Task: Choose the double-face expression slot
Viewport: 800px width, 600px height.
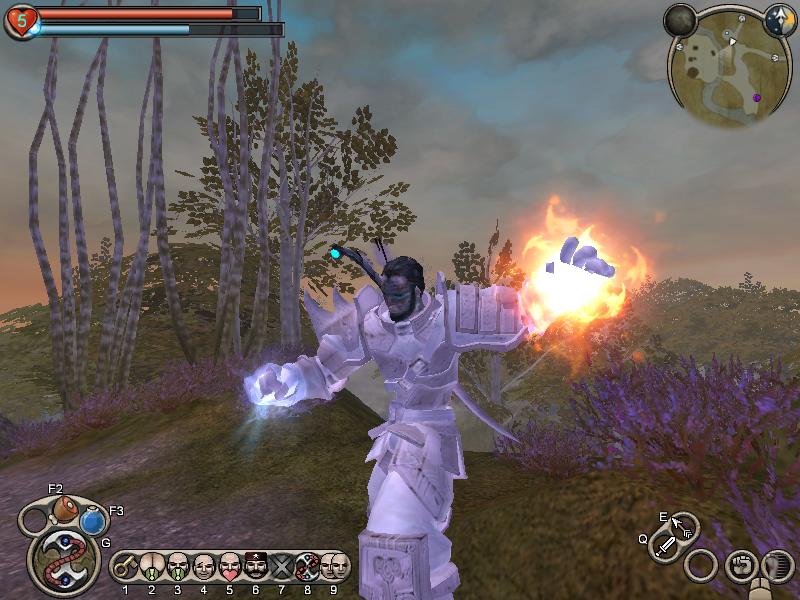Action: [x=335, y=567]
